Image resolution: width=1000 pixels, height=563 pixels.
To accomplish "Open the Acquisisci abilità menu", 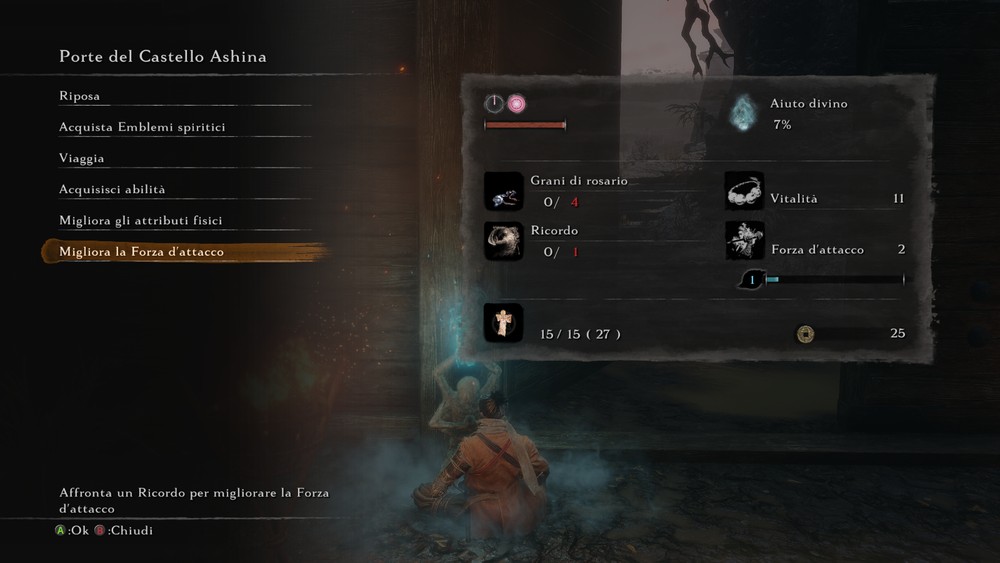I will click(x=112, y=189).
